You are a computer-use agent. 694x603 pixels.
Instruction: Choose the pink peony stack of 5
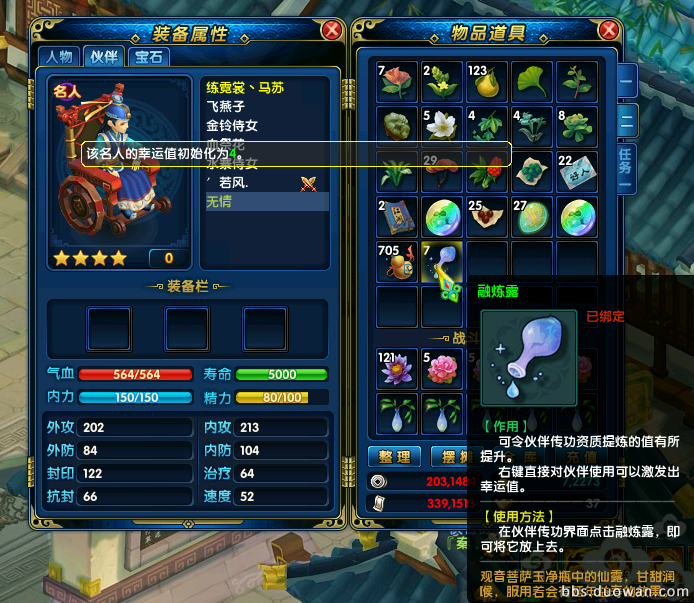coord(441,369)
